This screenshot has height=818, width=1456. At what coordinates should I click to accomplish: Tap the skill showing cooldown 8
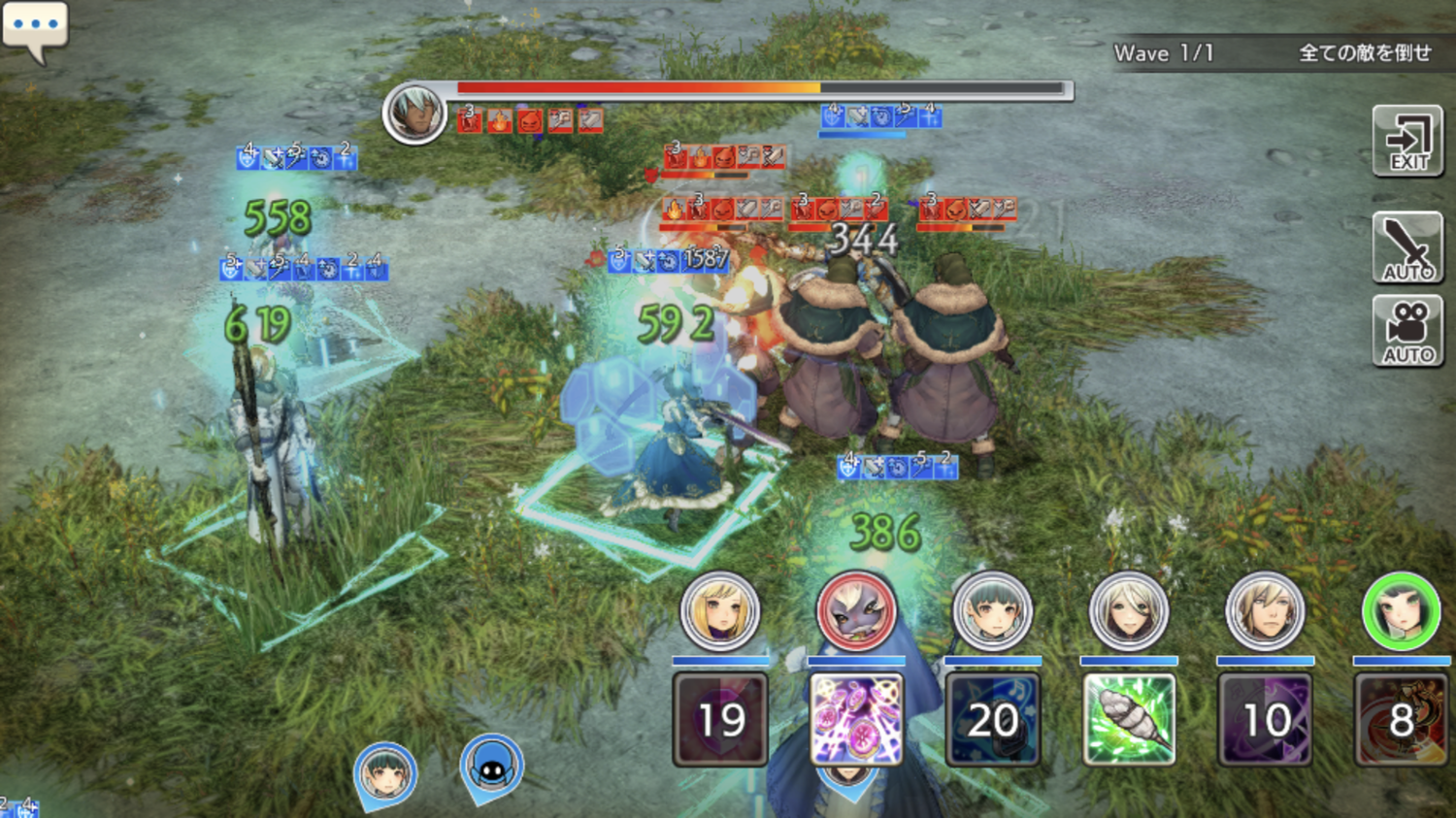click(x=1401, y=719)
